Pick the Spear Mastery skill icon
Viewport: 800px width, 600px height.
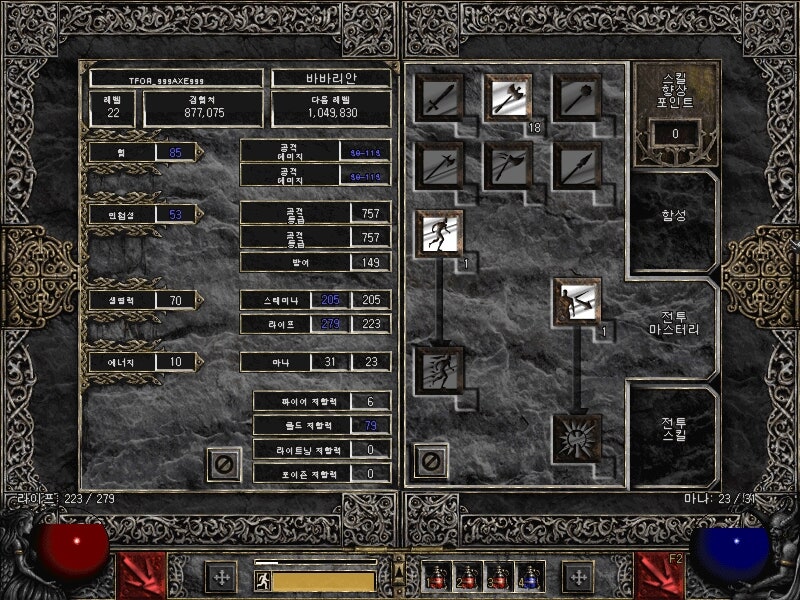(x=577, y=166)
